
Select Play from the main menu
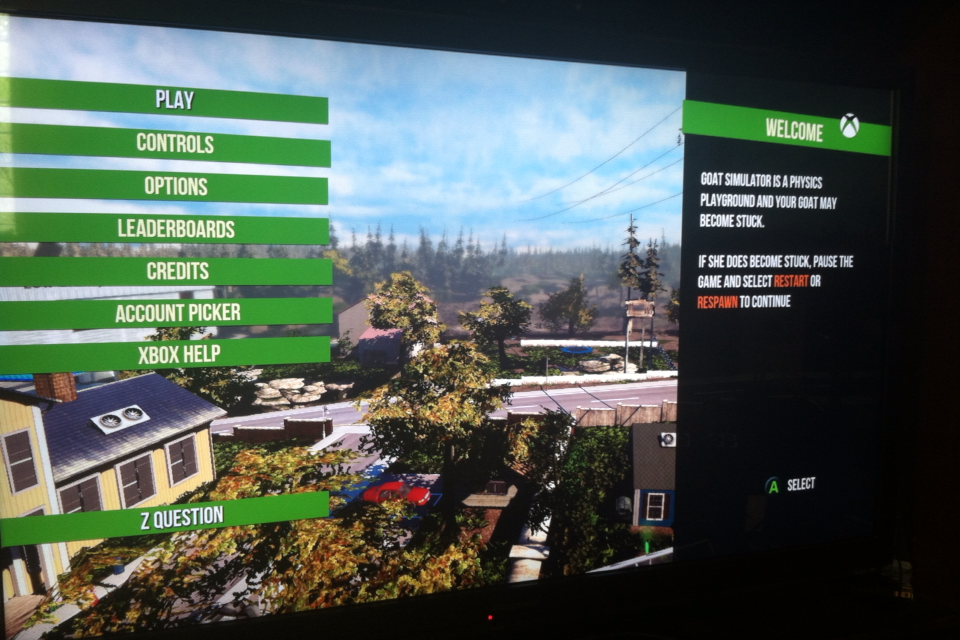(175, 100)
